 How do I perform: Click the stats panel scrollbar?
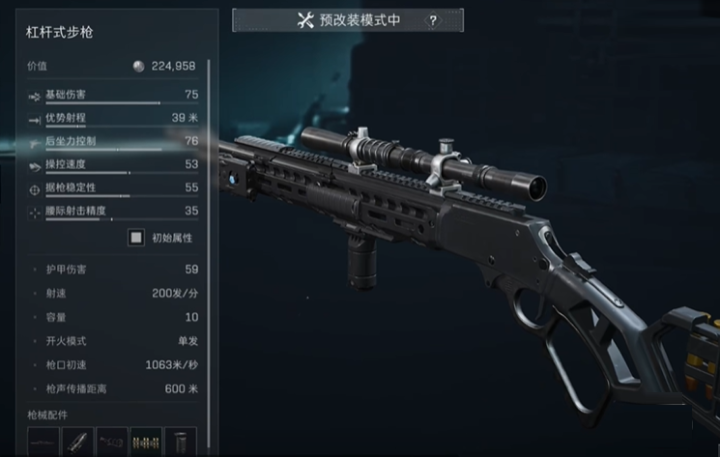coord(209,150)
